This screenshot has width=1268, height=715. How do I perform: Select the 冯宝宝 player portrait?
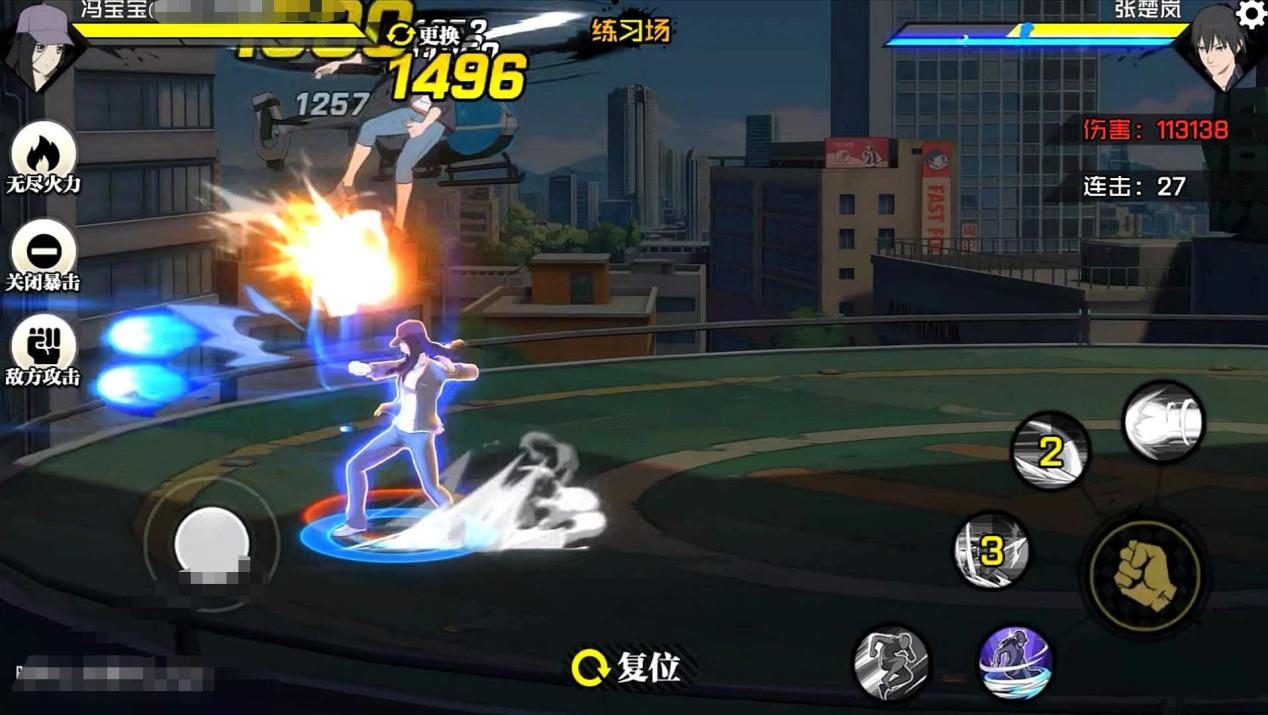[40, 45]
